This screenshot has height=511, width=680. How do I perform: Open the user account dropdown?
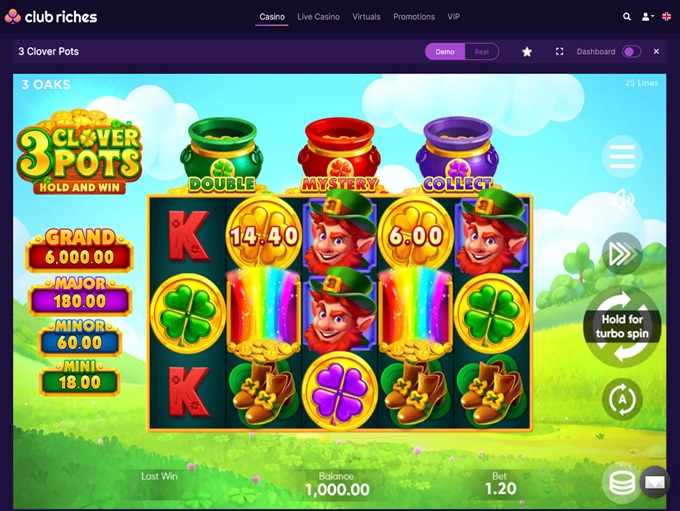point(647,17)
